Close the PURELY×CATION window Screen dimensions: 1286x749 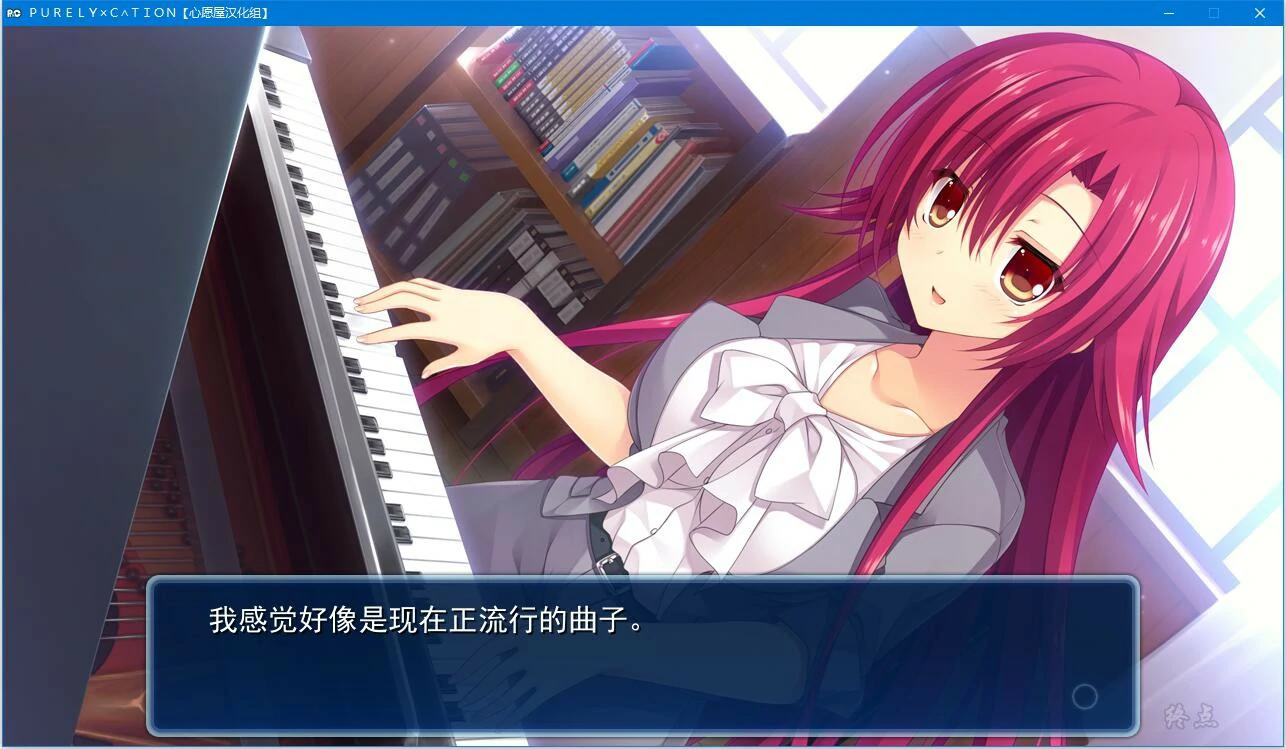click(x=1259, y=13)
